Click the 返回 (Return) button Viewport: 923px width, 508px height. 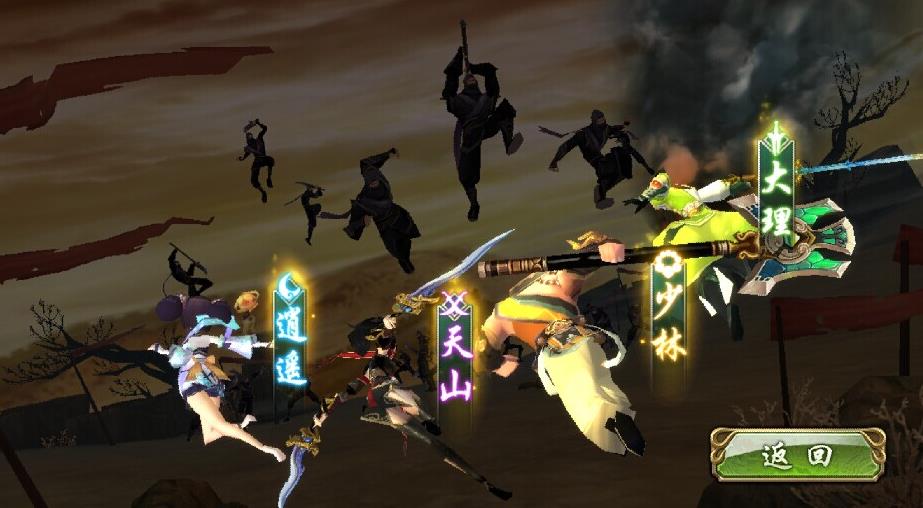798,456
